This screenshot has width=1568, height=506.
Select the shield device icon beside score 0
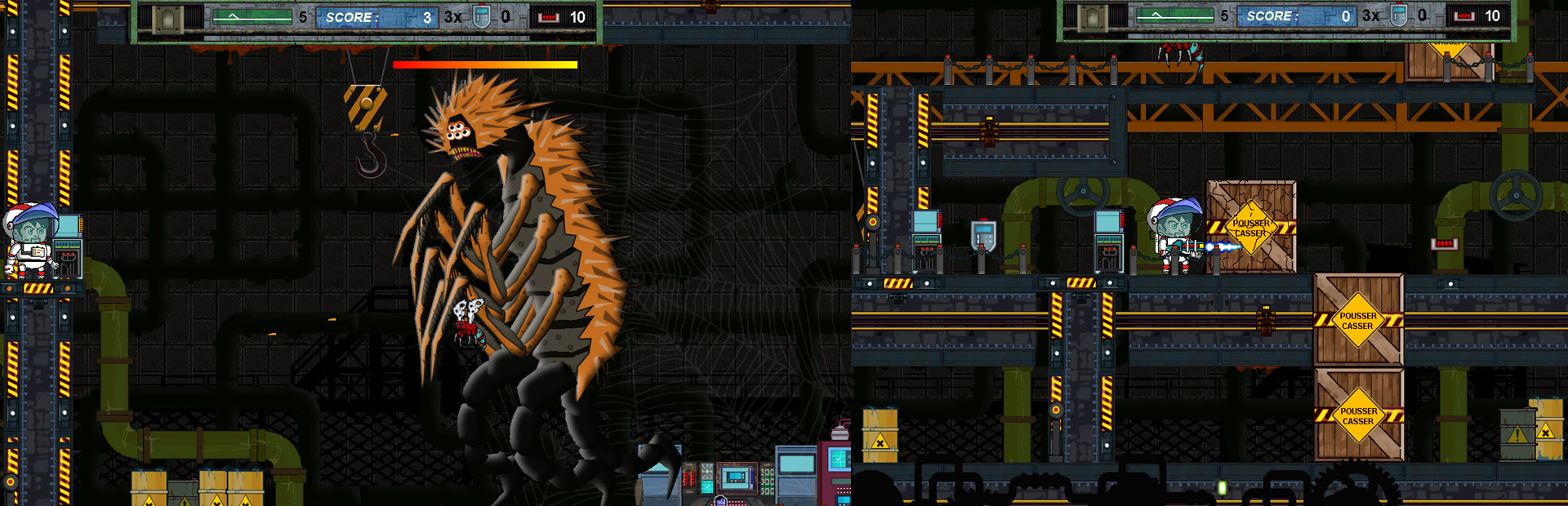tap(1399, 16)
